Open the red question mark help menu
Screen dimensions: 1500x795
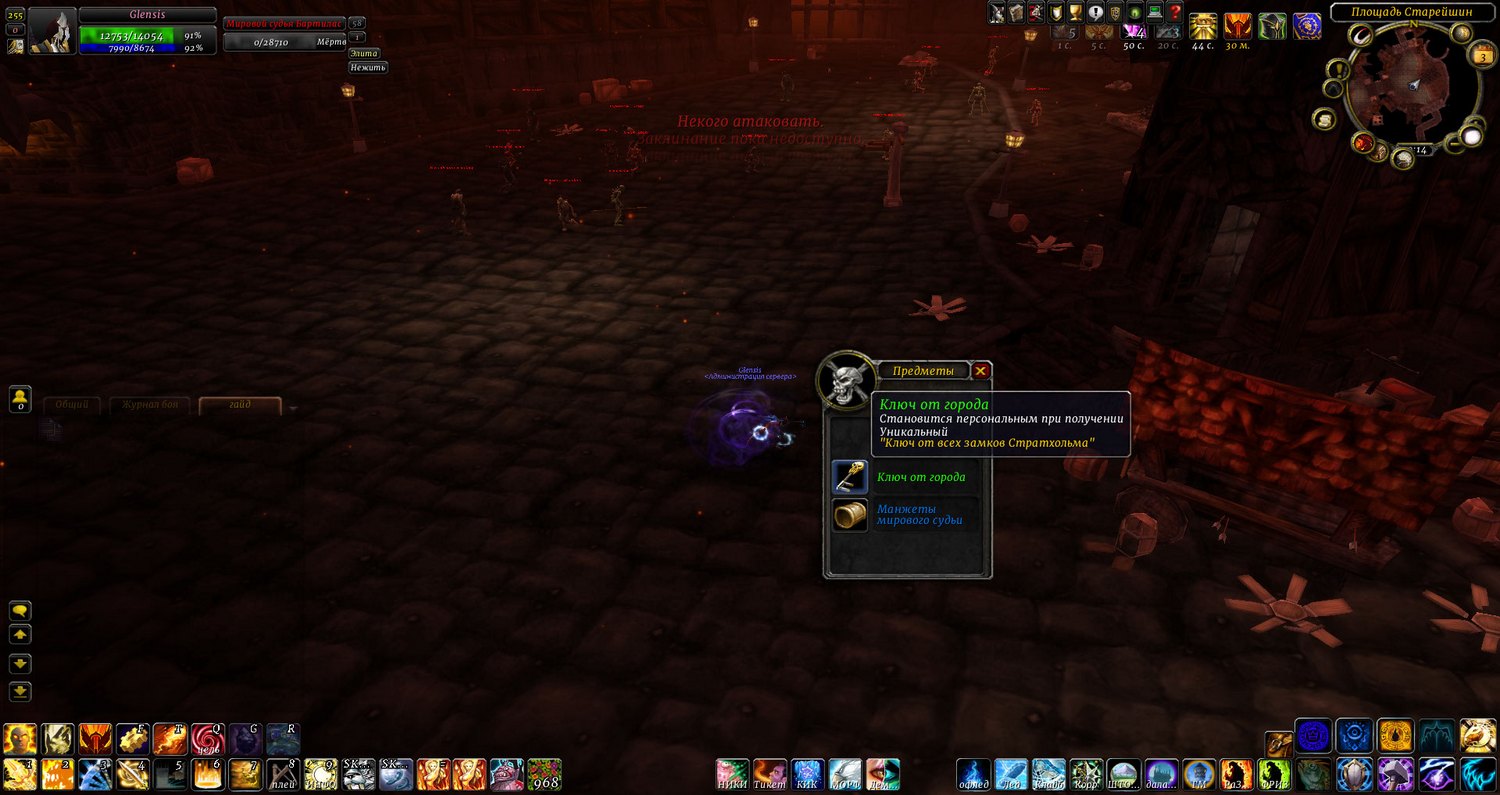pos(1176,13)
